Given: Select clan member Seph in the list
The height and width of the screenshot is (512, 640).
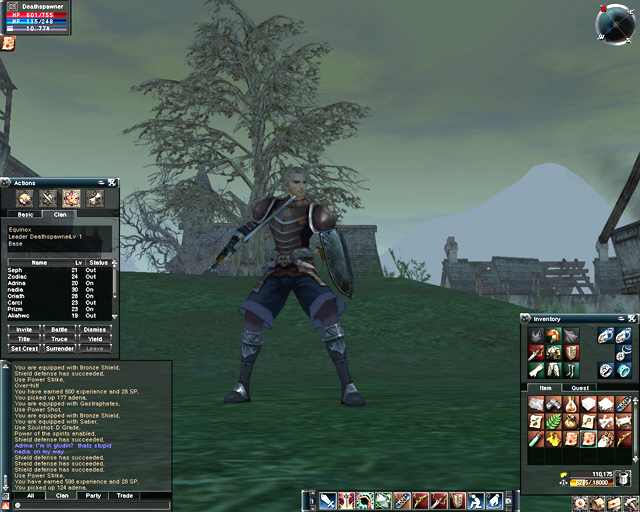Looking at the screenshot, I should [x=15, y=270].
